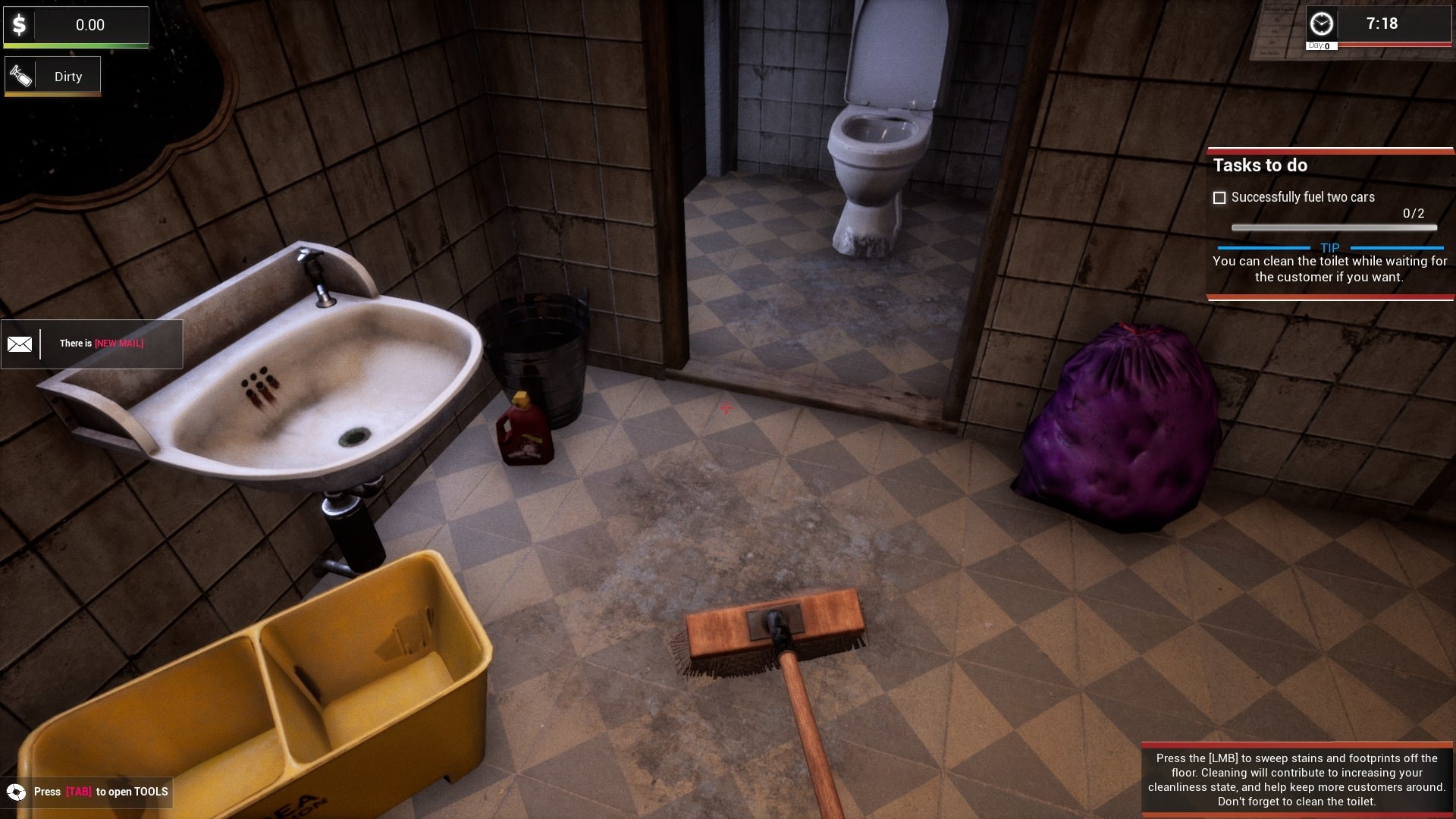Select the Dirty cleanliness status indicator
The height and width of the screenshot is (819, 1456).
tap(67, 76)
